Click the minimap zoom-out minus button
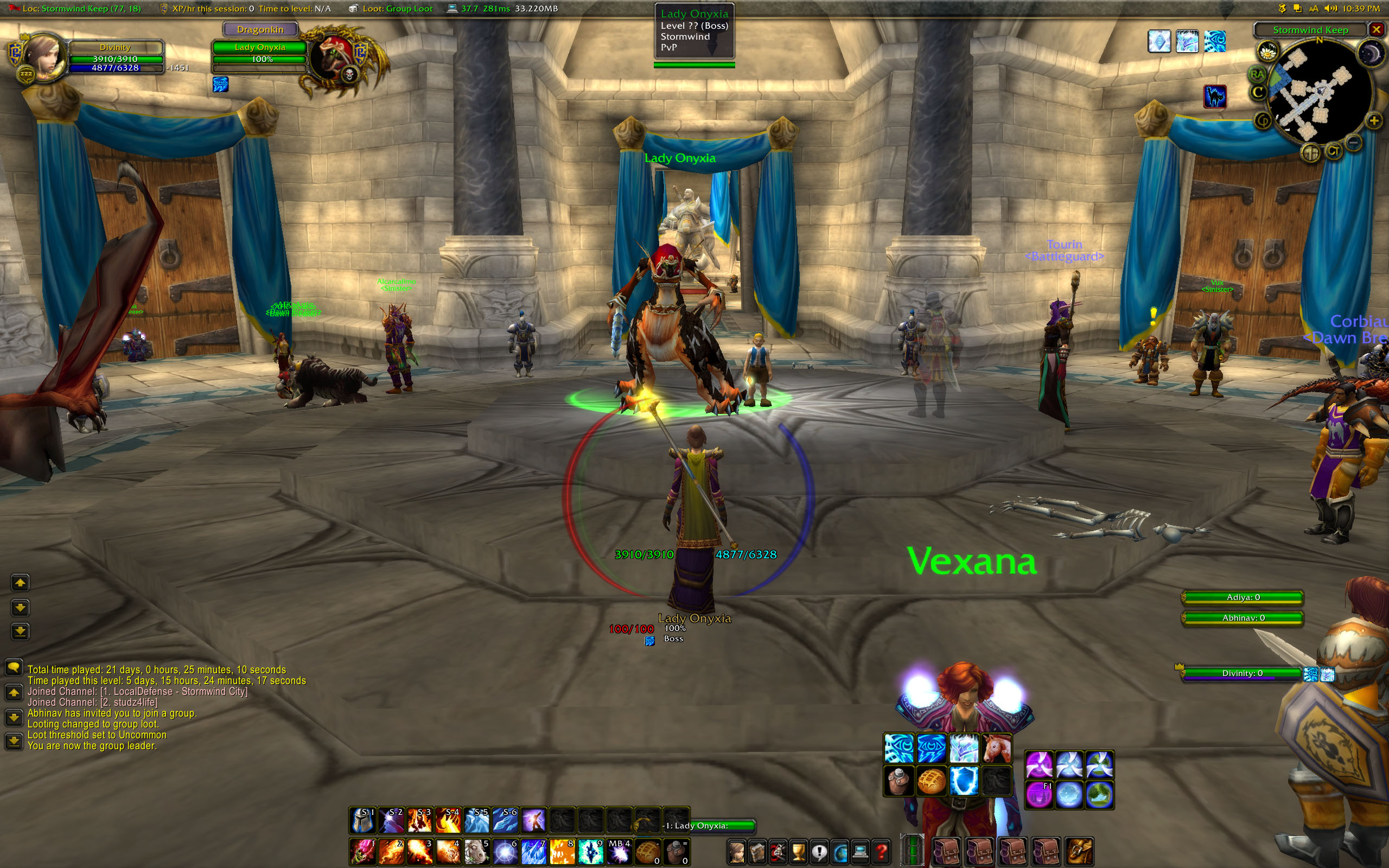The image size is (1389, 868). [x=1353, y=142]
